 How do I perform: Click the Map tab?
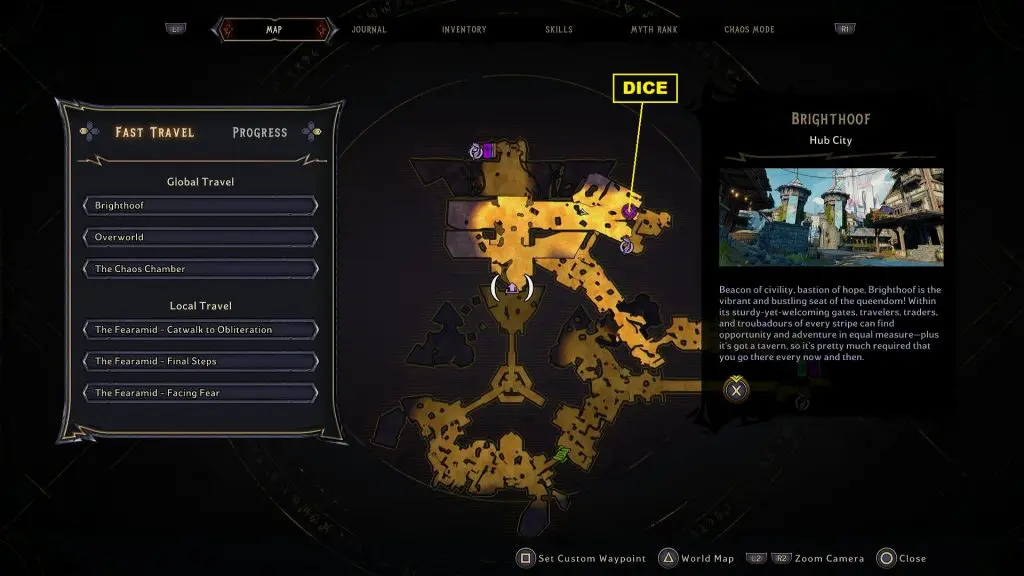(x=273, y=30)
